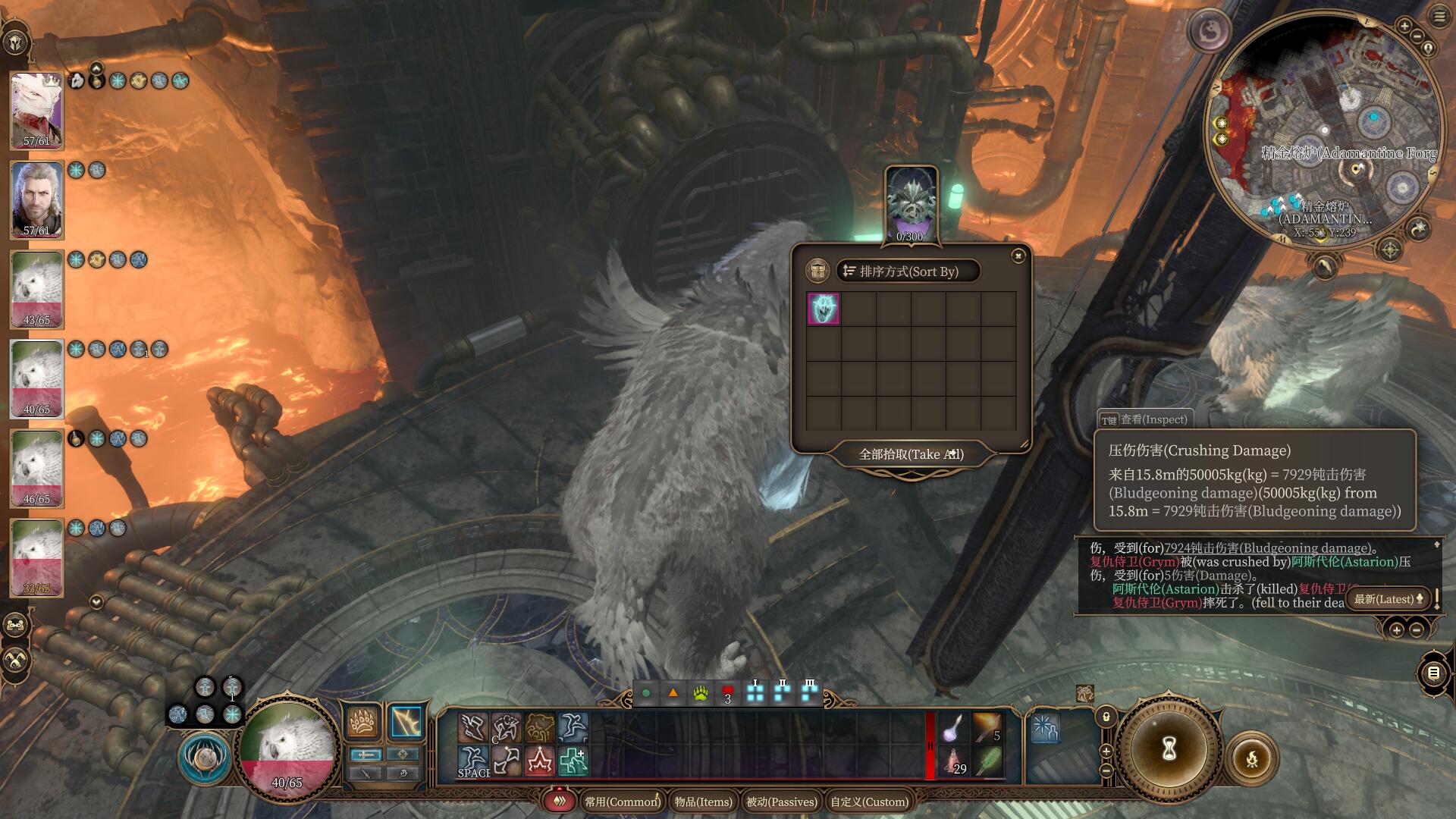1456x819 pixels.
Task: Switch hotbar to the Items tab
Action: point(703,802)
